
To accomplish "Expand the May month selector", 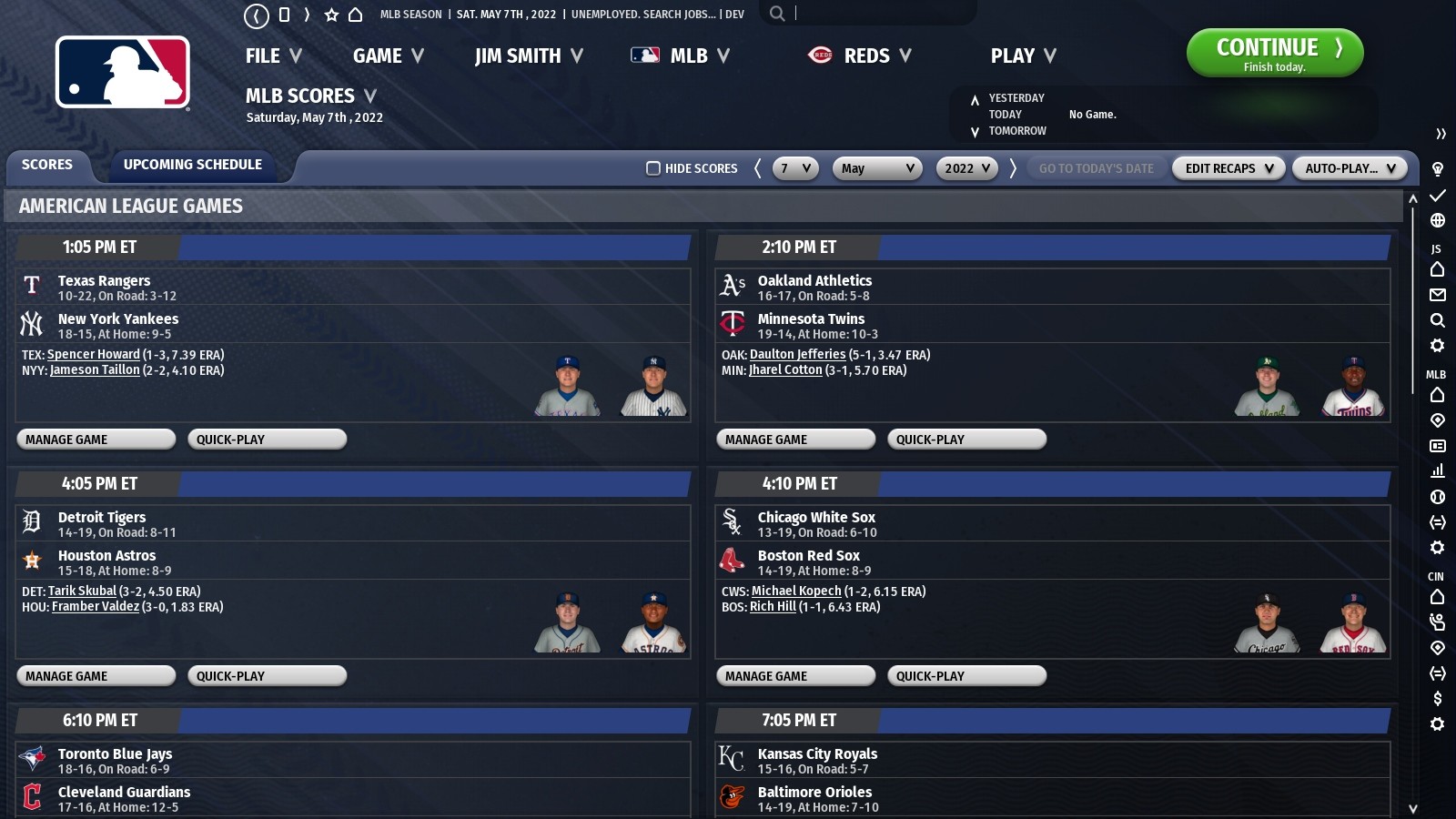I will point(876,168).
